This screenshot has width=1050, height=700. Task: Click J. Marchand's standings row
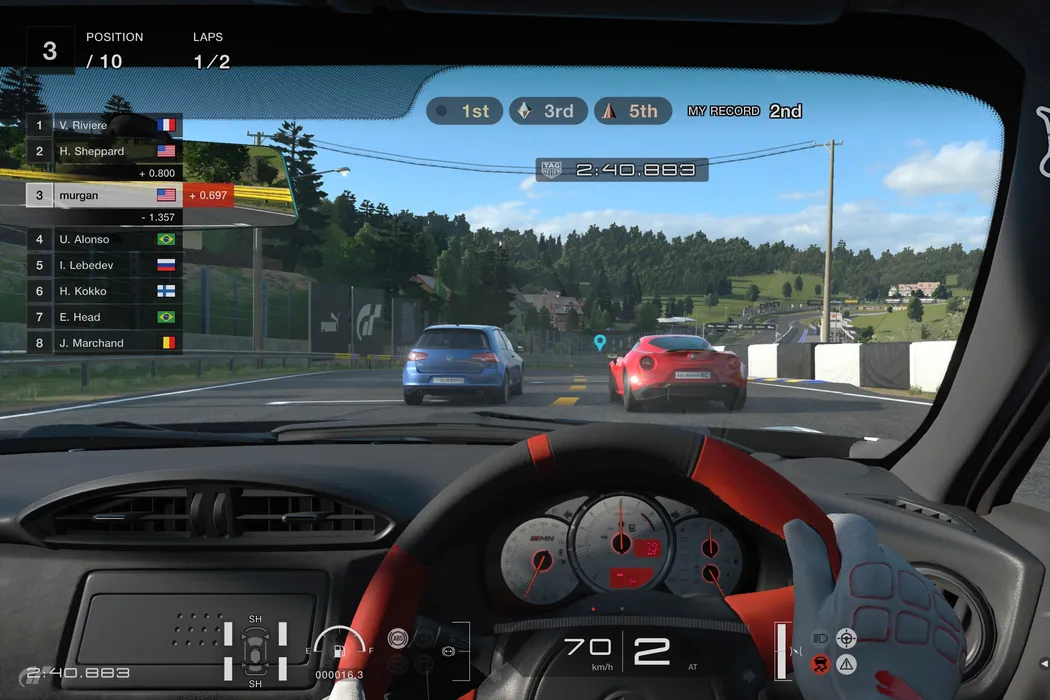[104, 343]
